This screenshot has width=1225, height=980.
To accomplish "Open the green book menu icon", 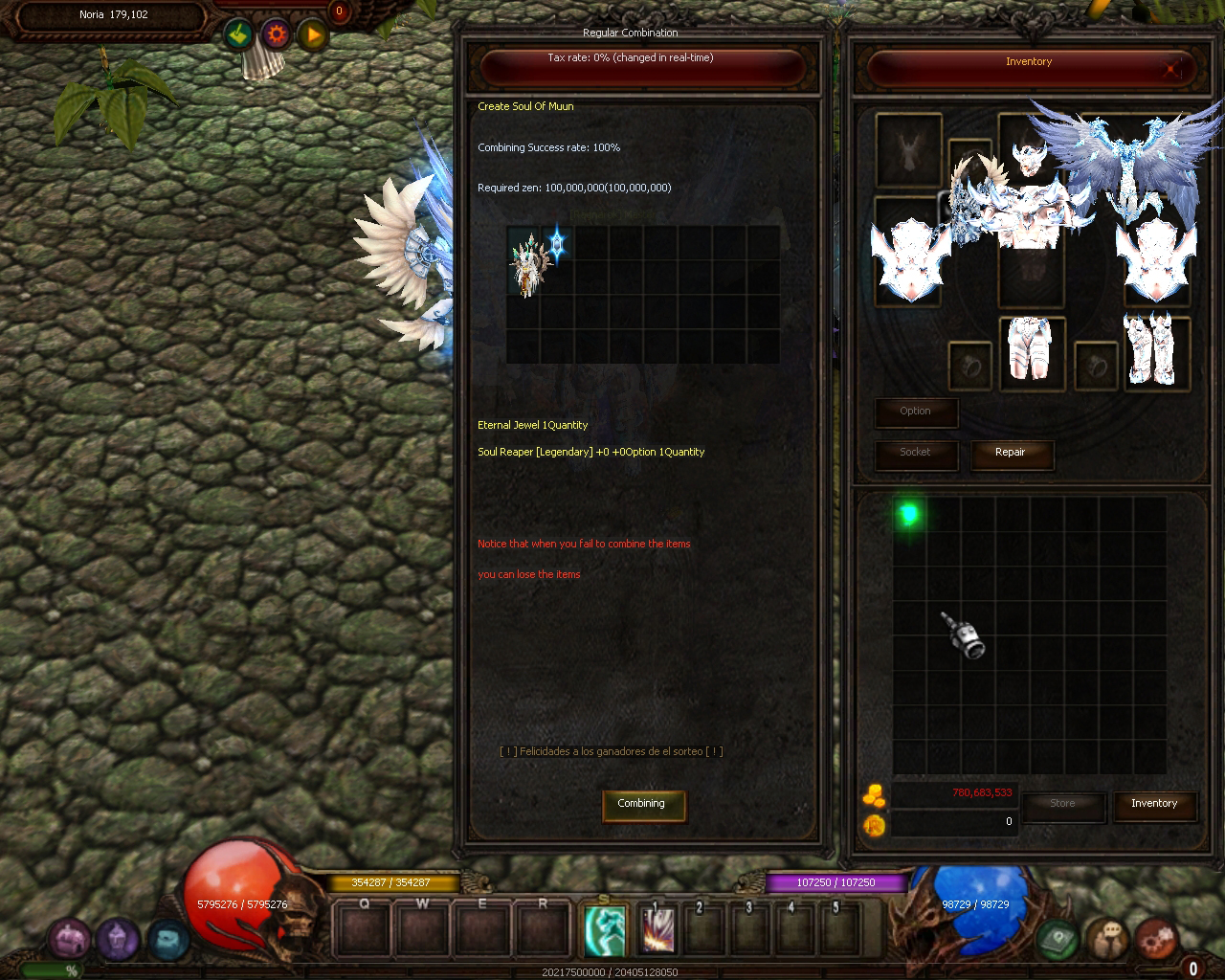I will point(1058,939).
